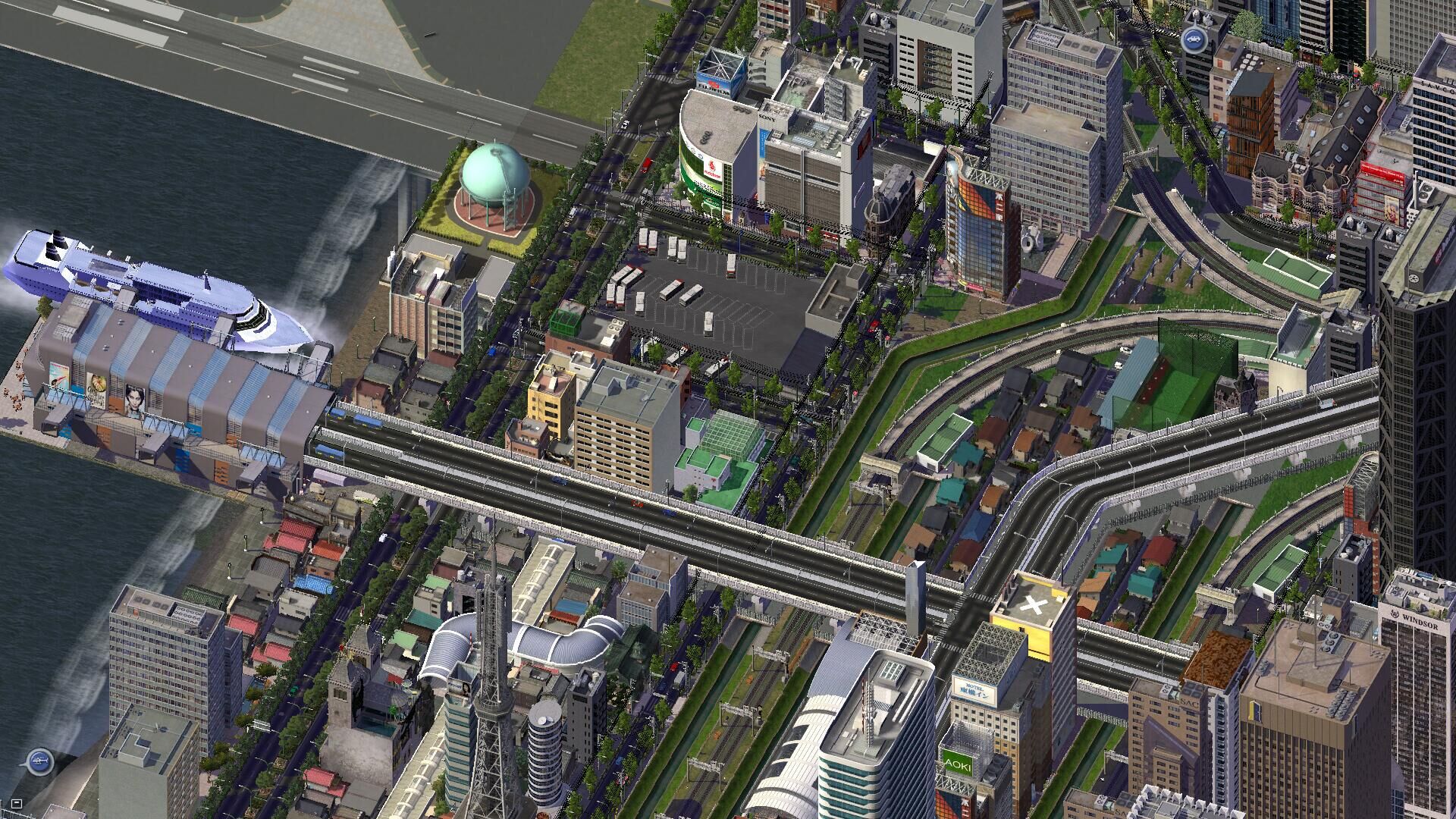Restore the hidden interface with the corner button
The height and width of the screenshot is (819, 1456).
click(x=17, y=803)
